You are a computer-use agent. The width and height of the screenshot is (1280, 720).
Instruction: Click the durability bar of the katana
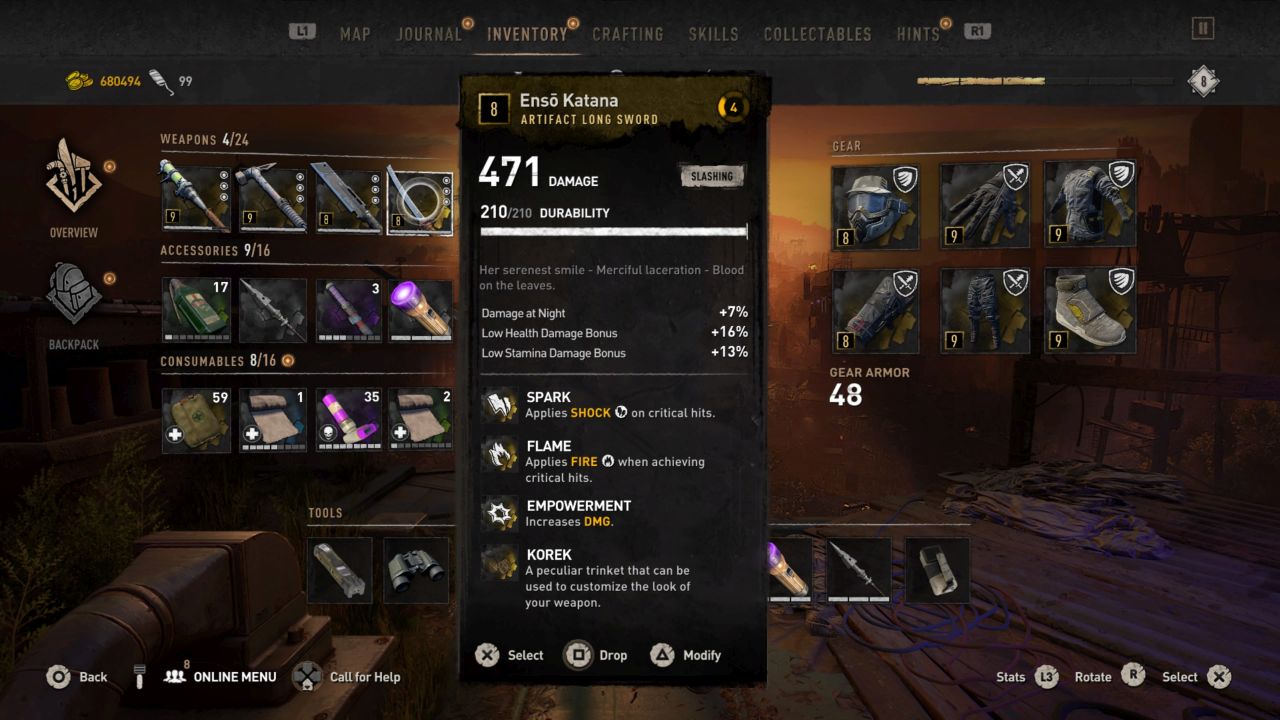click(x=613, y=230)
